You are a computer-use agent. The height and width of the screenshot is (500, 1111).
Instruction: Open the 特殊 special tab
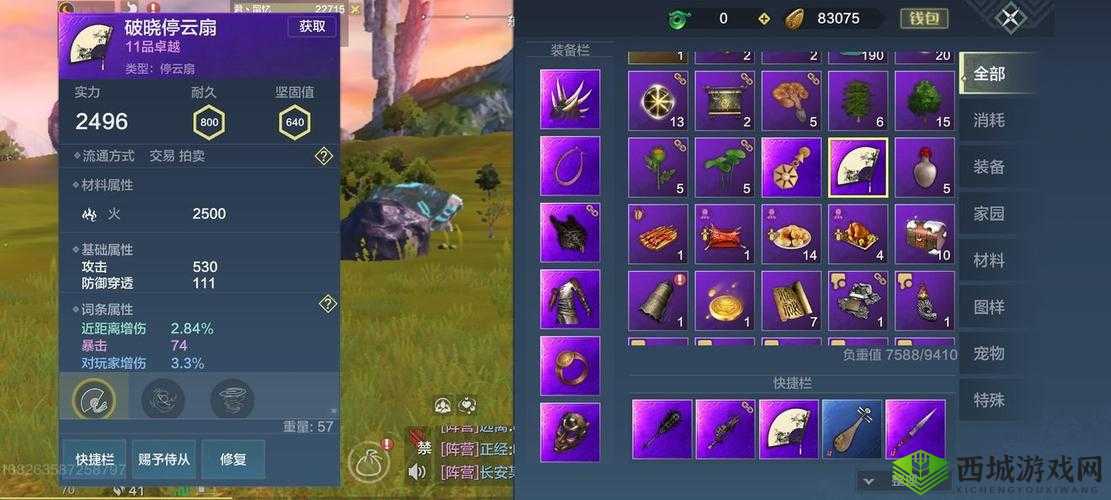tap(989, 400)
